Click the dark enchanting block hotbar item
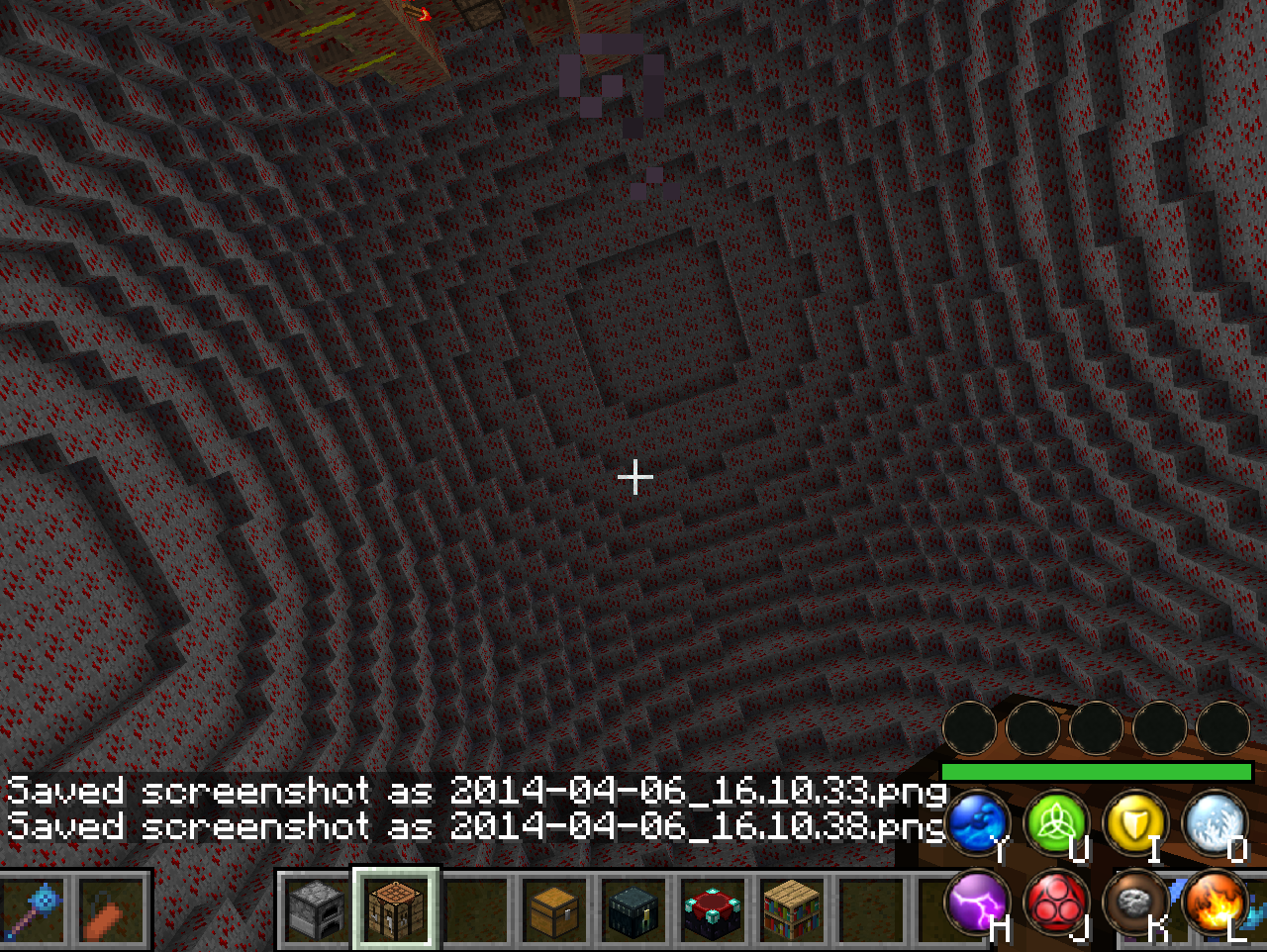The width and height of the screenshot is (1267, 952). tap(632, 911)
